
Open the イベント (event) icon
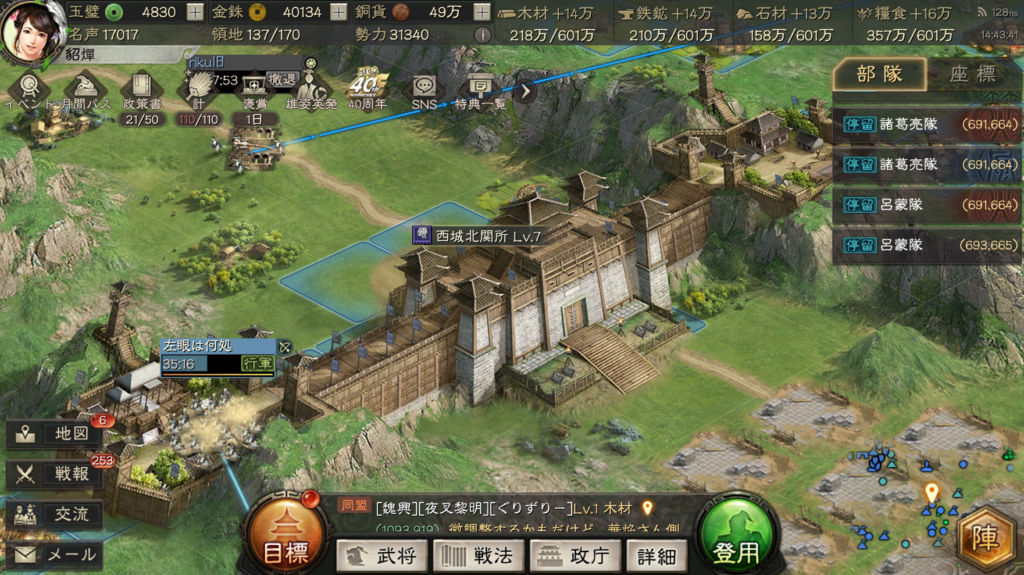tap(28, 88)
